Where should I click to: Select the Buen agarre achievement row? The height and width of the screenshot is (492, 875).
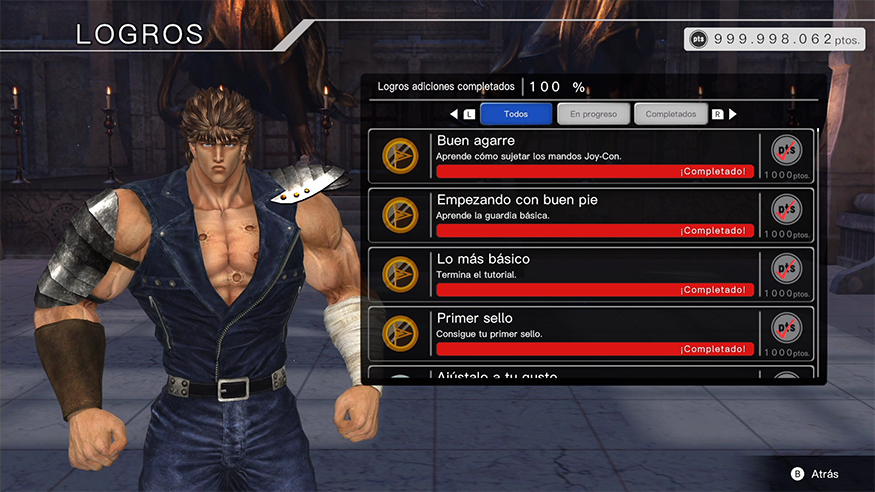pyautogui.click(x=592, y=155)
